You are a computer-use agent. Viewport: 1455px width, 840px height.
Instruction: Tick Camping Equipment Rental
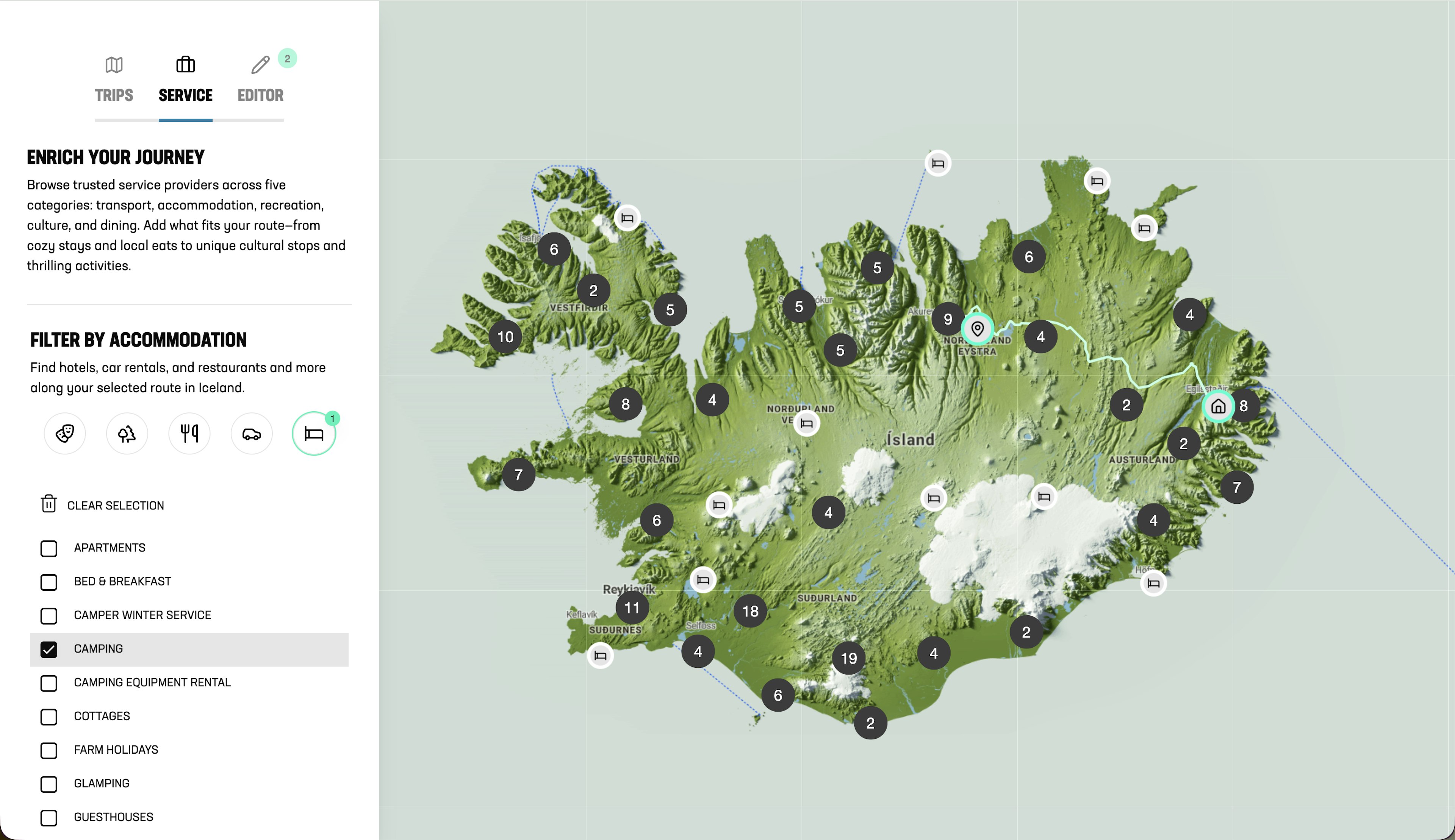point(49,682)
